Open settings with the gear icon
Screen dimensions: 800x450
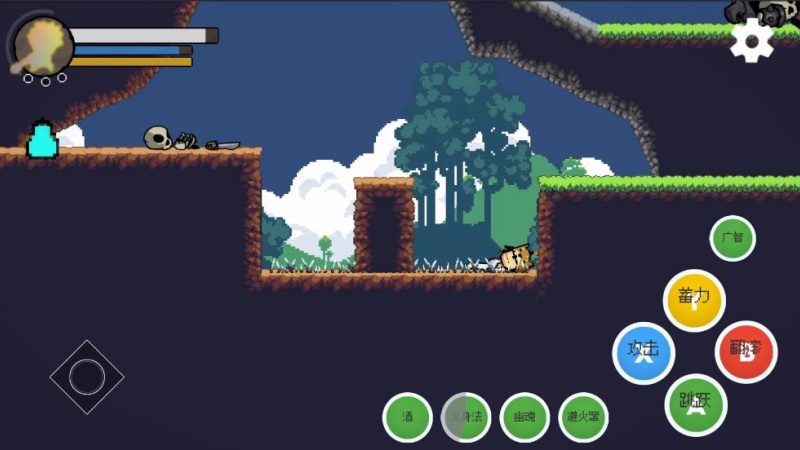click(752, 39)
